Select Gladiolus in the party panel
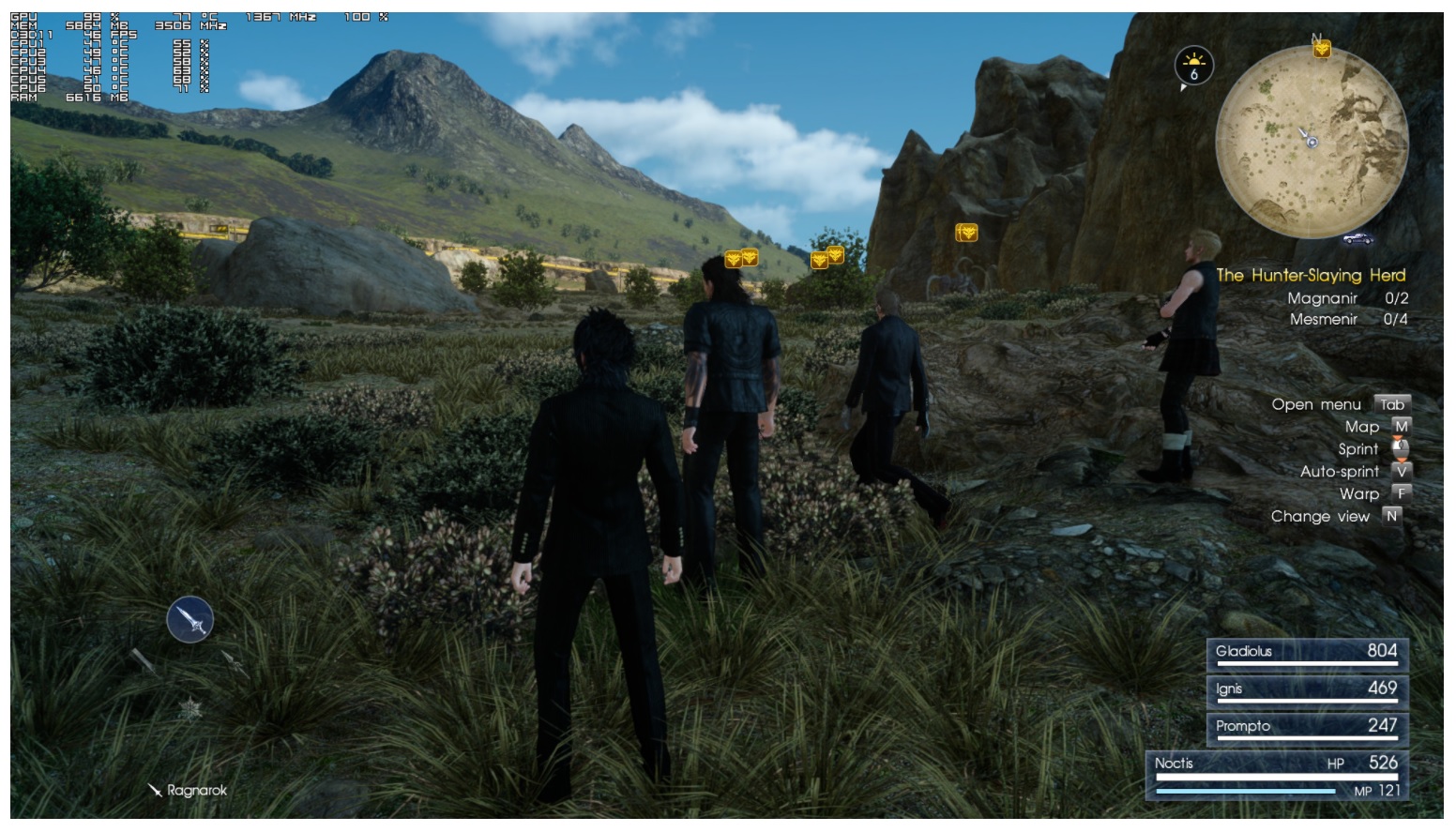The image size is (1456, 832). click(x=1306, y=653)
